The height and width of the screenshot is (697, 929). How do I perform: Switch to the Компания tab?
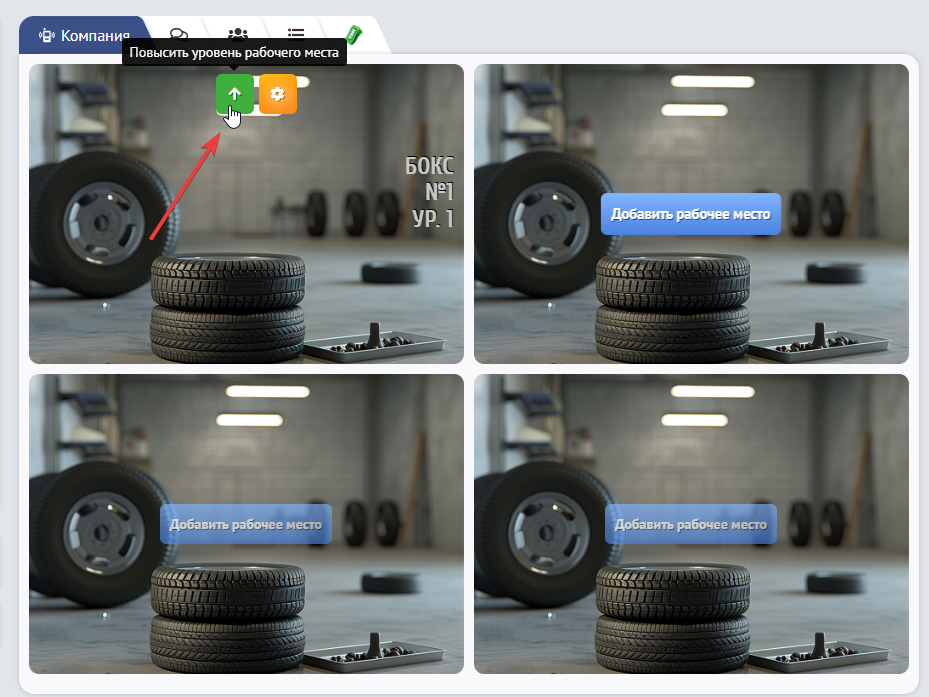(84, 36)
